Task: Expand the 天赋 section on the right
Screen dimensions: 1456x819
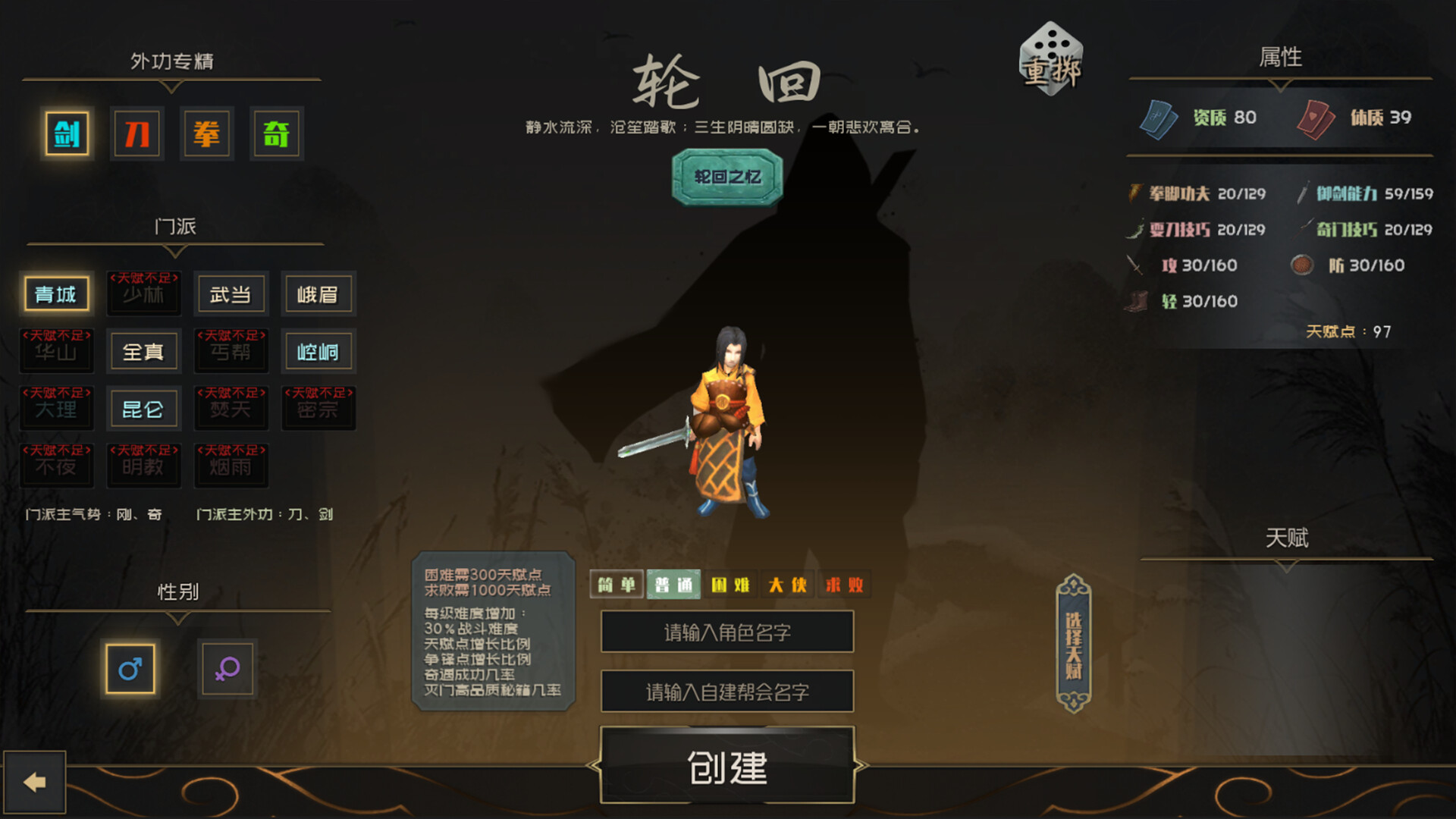Action: click(1288, 539)
